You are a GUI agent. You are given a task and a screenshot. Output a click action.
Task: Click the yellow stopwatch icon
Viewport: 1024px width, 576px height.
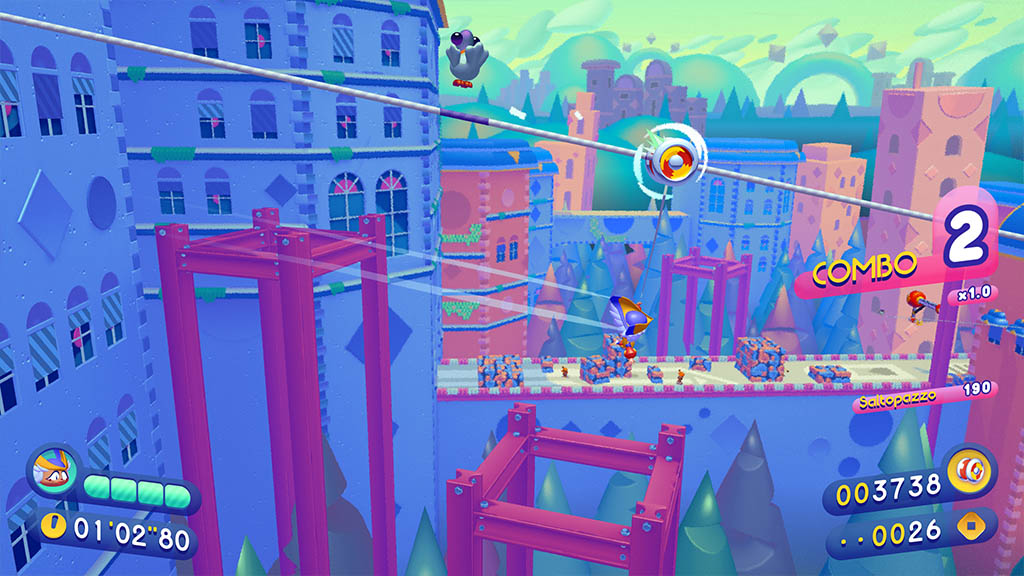point(55,523)
